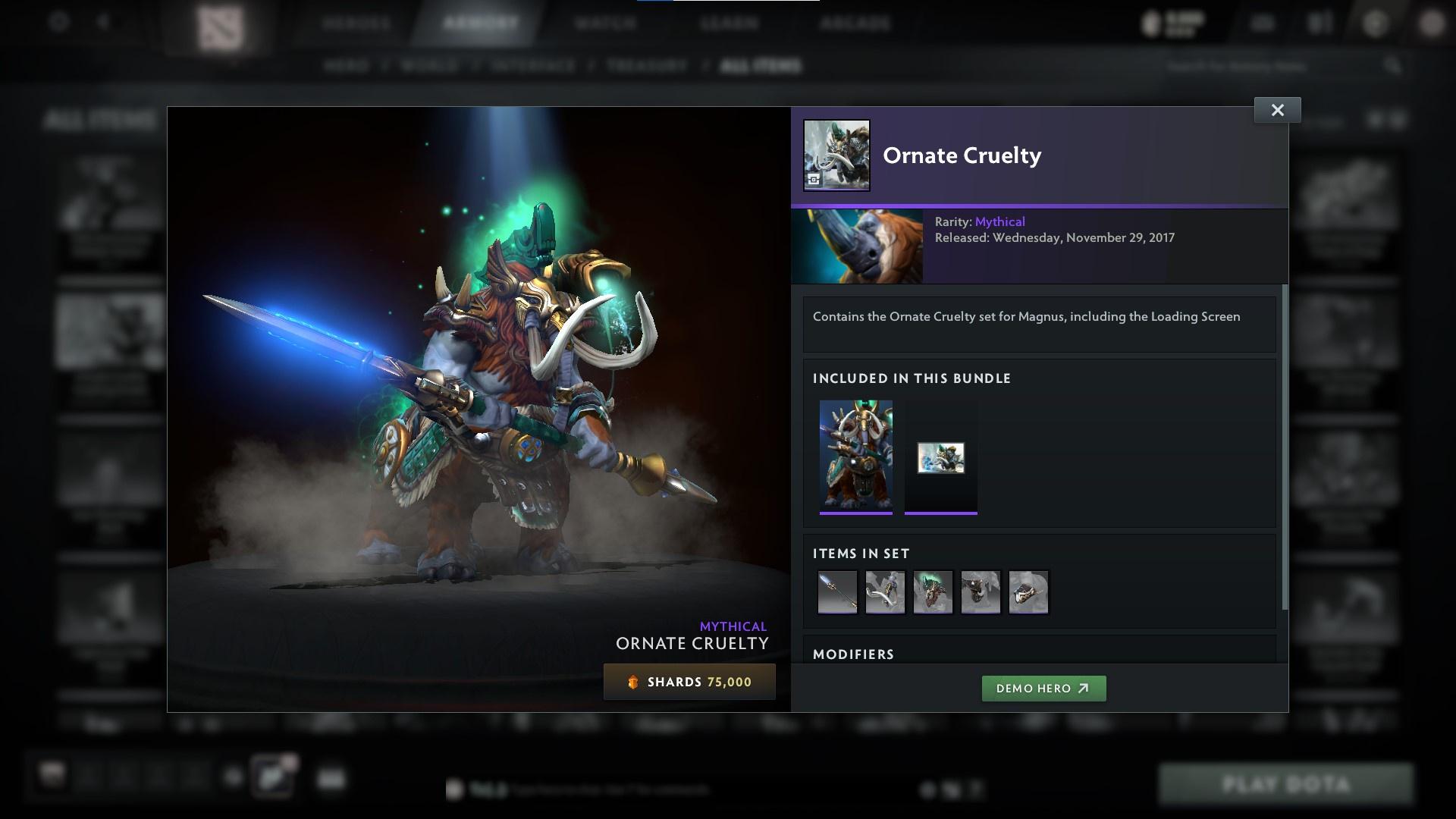Highlight the ALL ITEMS filter option
The width and height of the screenshot is (1456, 819).
click(761, 65)
